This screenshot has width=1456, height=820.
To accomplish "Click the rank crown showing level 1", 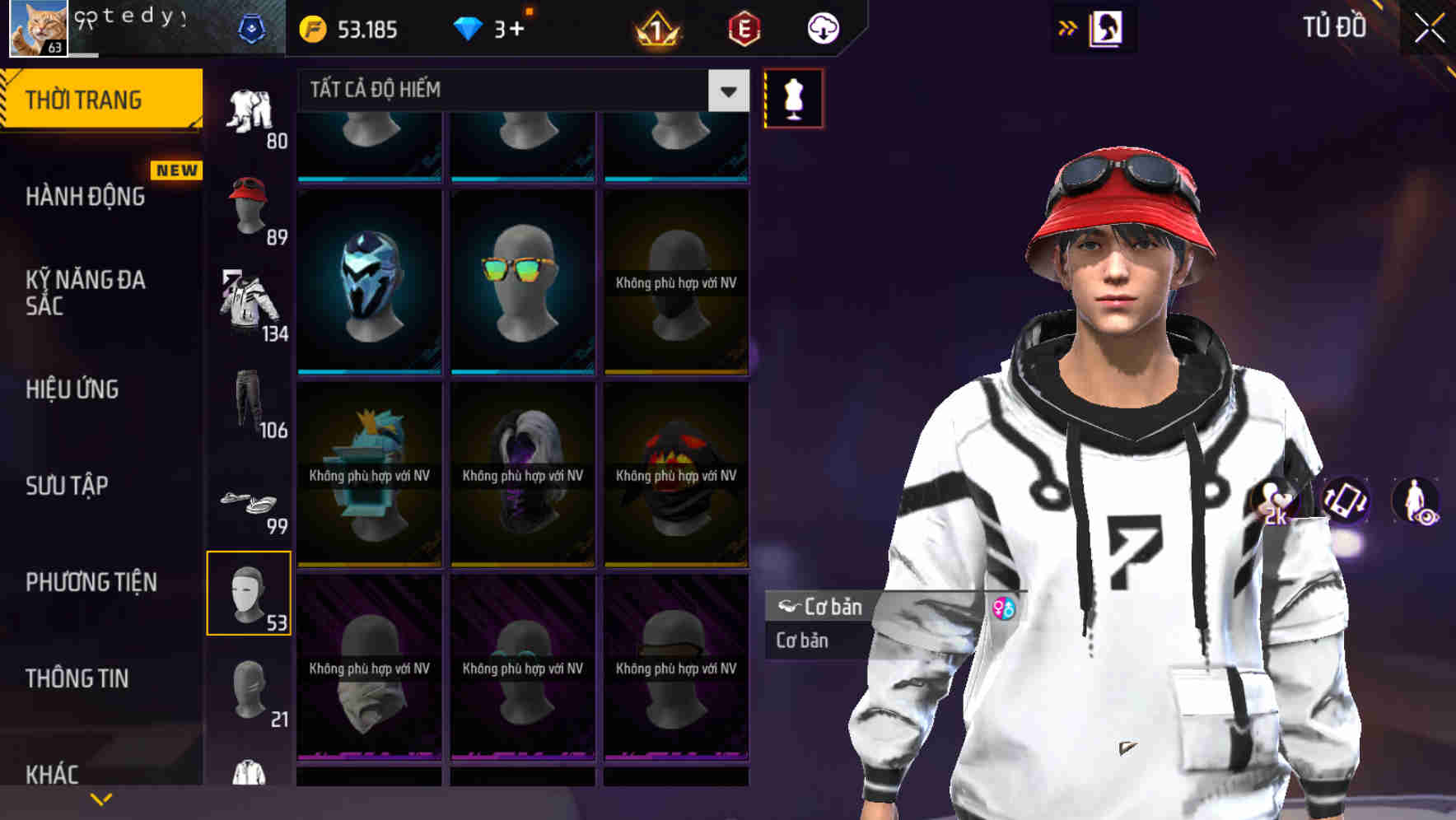I will click(x=659, y=30).
